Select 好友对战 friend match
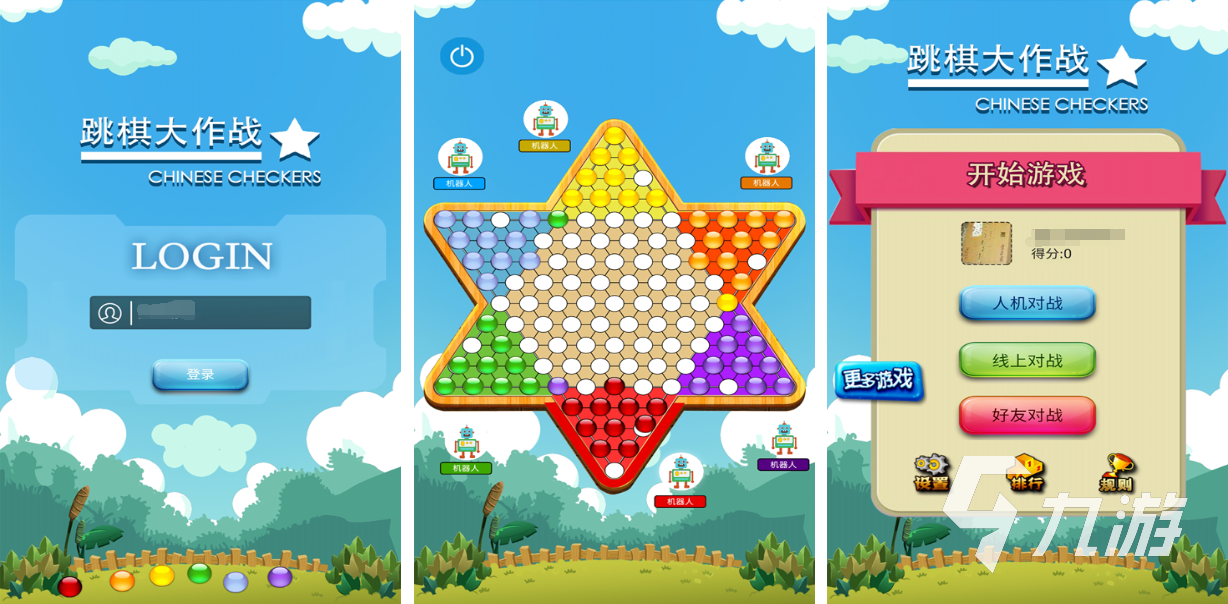1228x604 pixels. point(1027,415)
